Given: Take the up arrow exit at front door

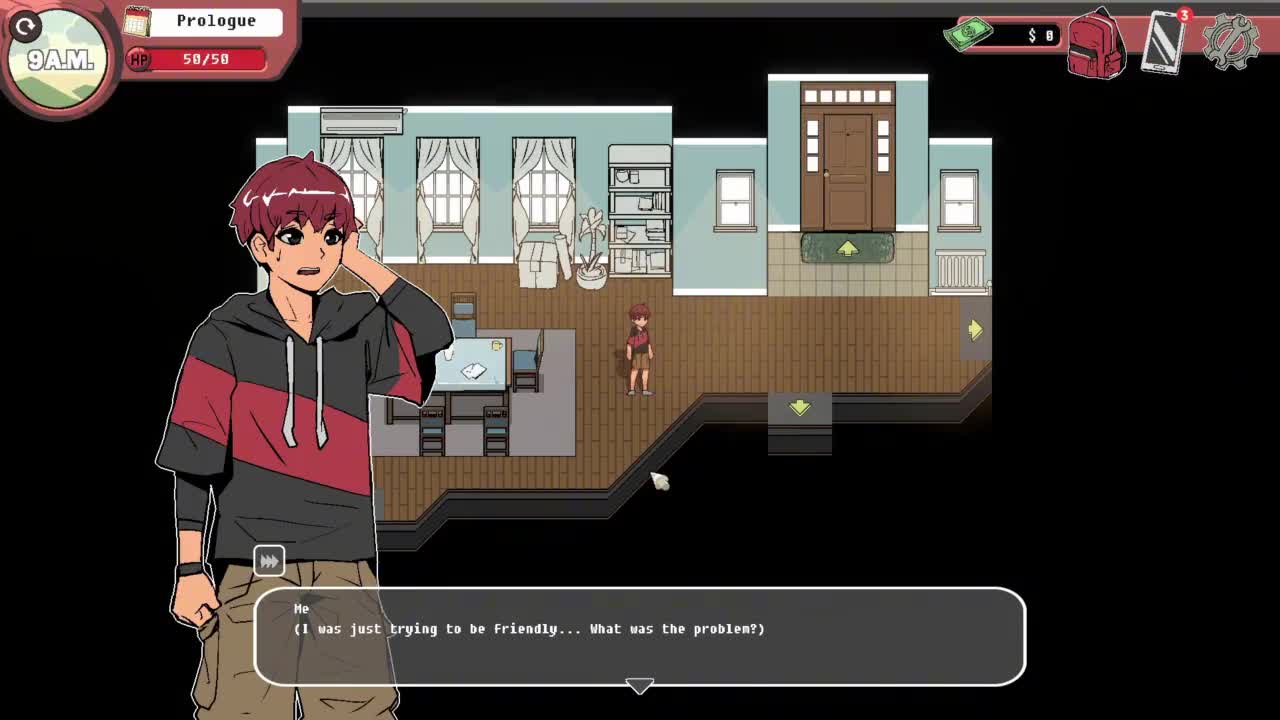Looking at the screenshot, I should (847, 249).
